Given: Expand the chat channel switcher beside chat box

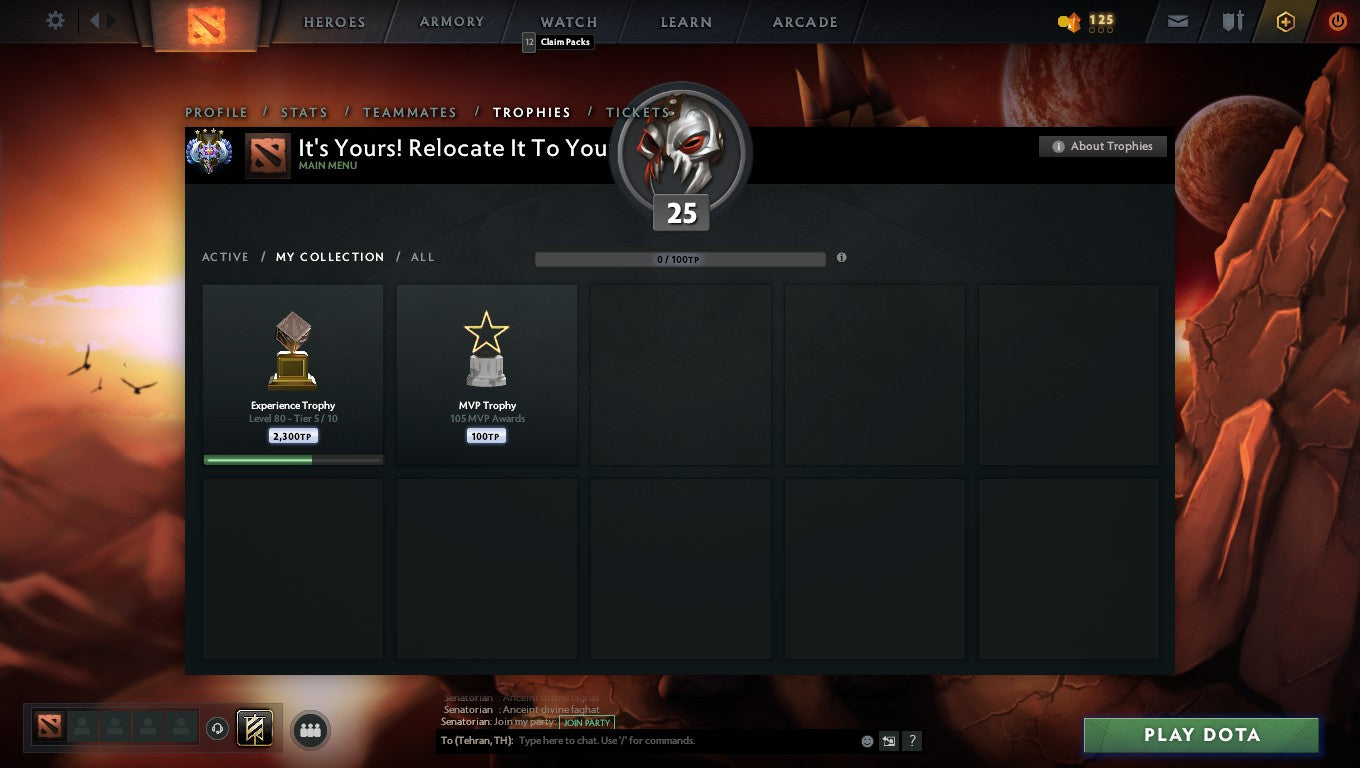Looking at the screenshot, I should (x=889, y=741).
